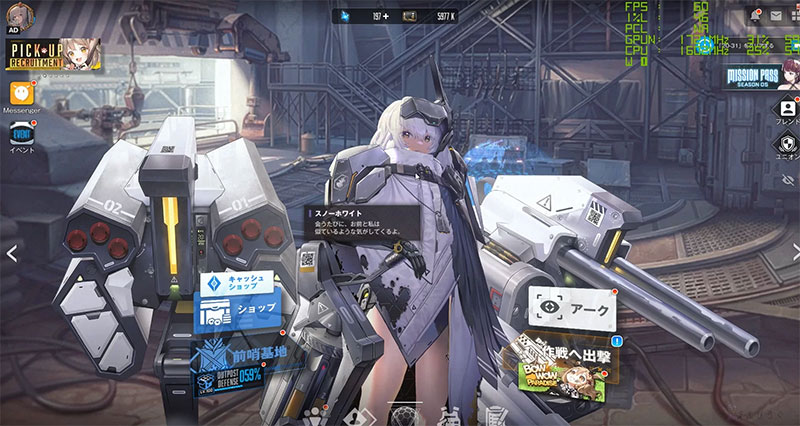The height and width of the screenshot is (426, 800).
Task: Open the Union (ユニオン) menu
Action: click(786, 145)
